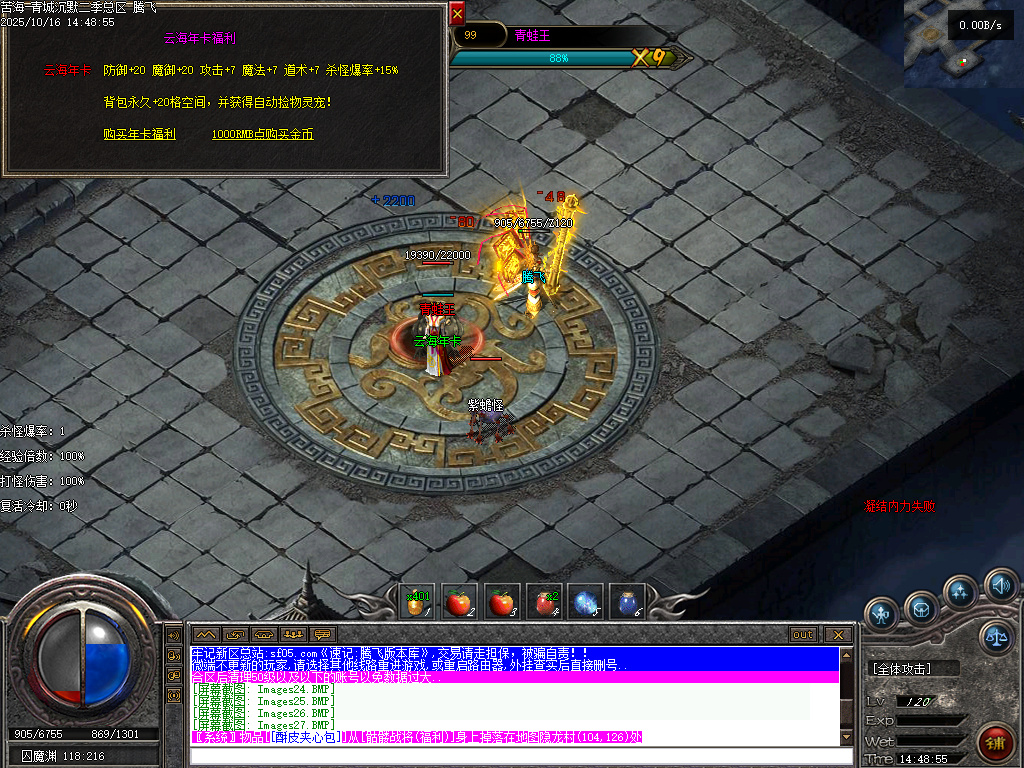Viewport: 1024px width, 768px height.
Task: Toggle the sound speaker icon
Action: [x=998, y=584]
